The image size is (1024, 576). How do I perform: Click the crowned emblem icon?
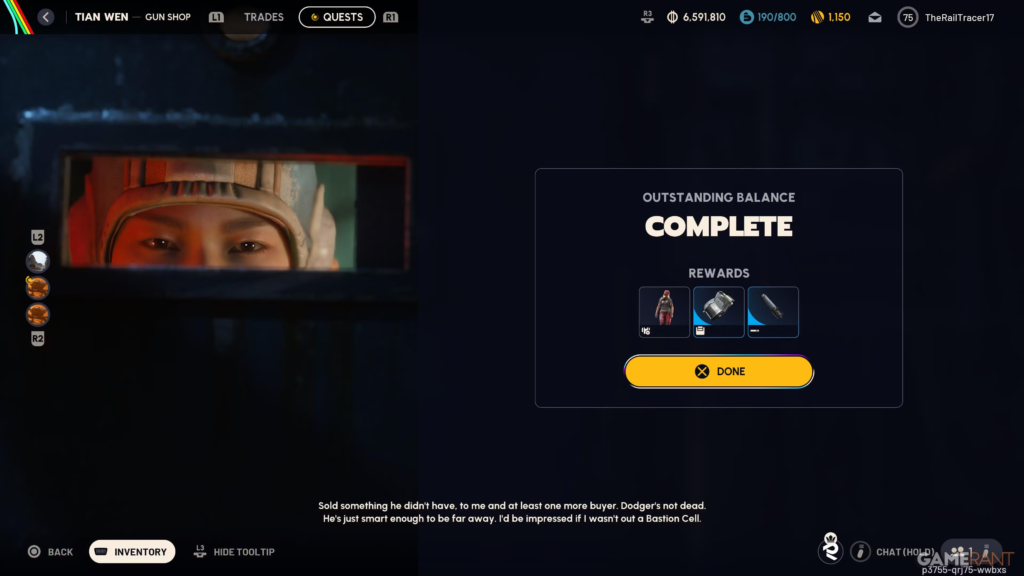point(829,549)
